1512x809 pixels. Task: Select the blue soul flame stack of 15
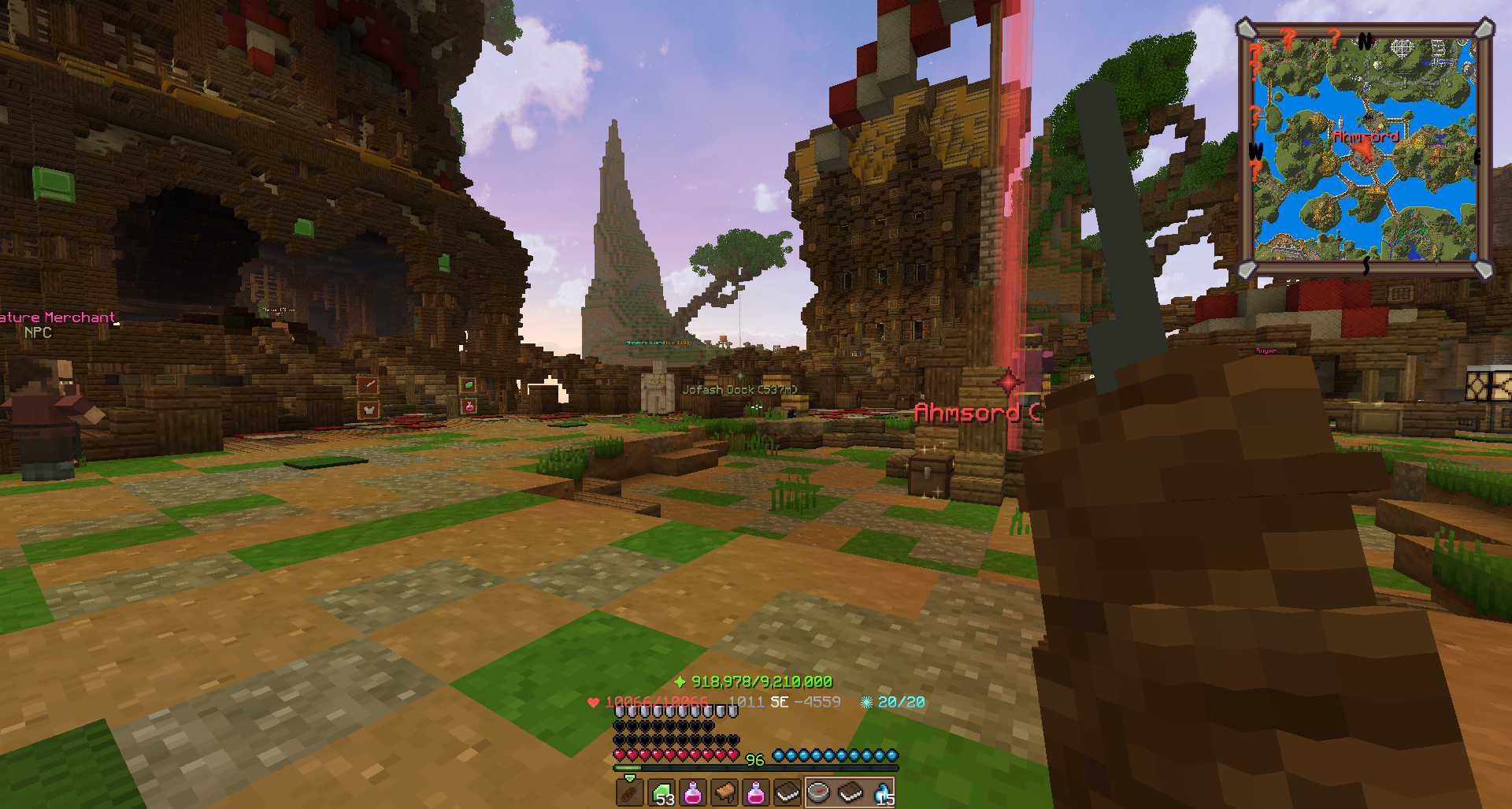click(x=883, y=792)
